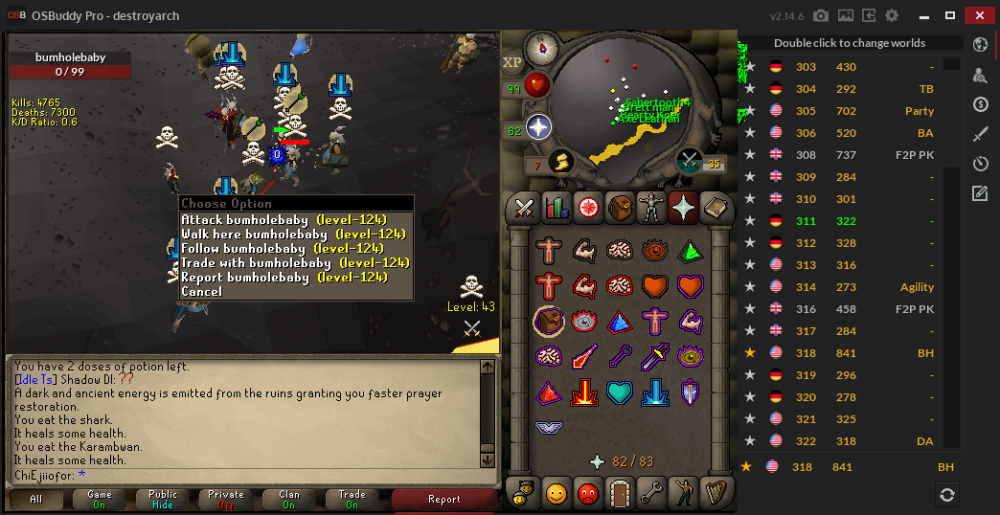
Task: Toggle the Public chat filter
Action: point(163,499)
